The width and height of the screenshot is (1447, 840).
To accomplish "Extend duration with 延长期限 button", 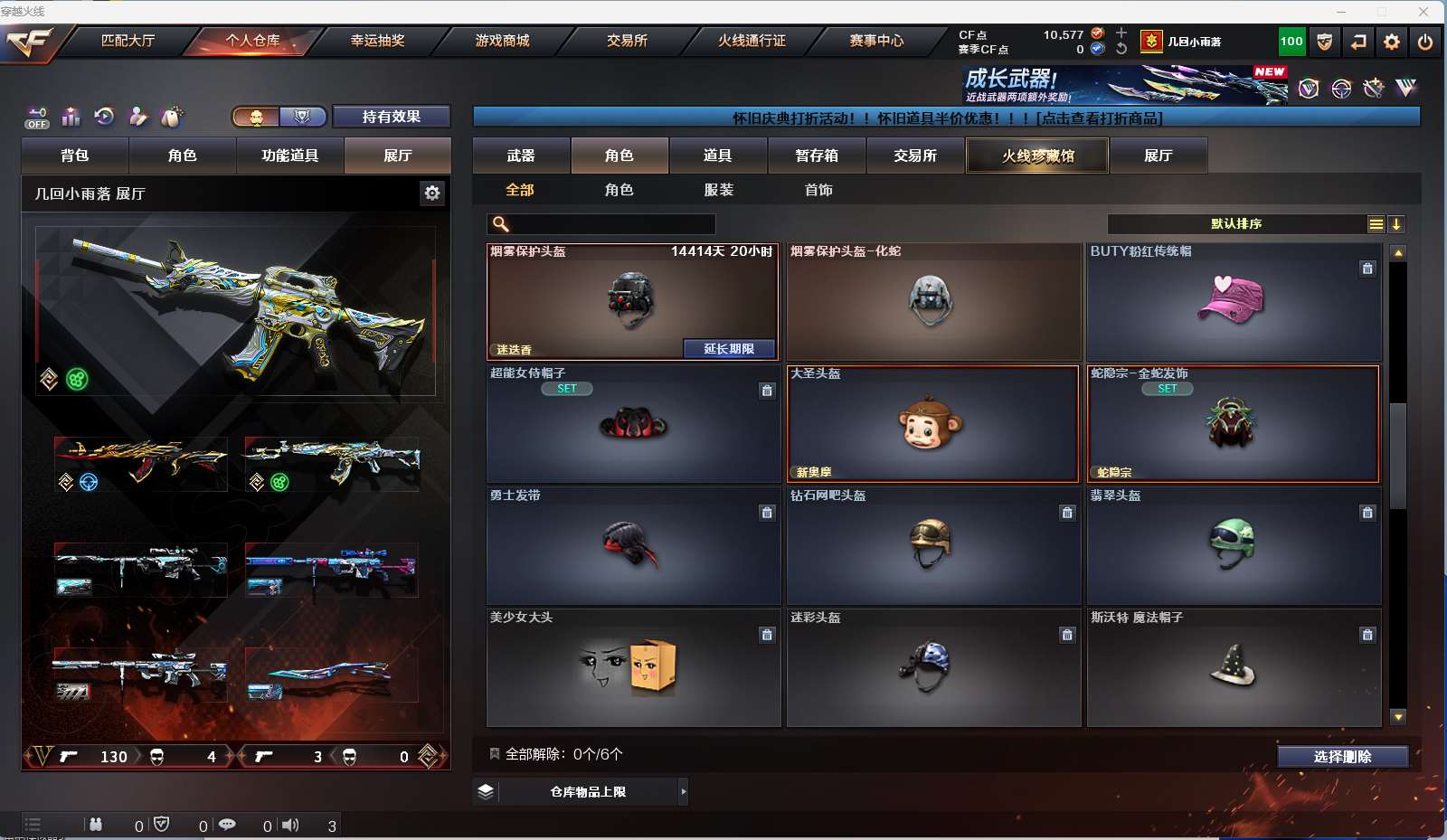I will click(x=729, y=349).
